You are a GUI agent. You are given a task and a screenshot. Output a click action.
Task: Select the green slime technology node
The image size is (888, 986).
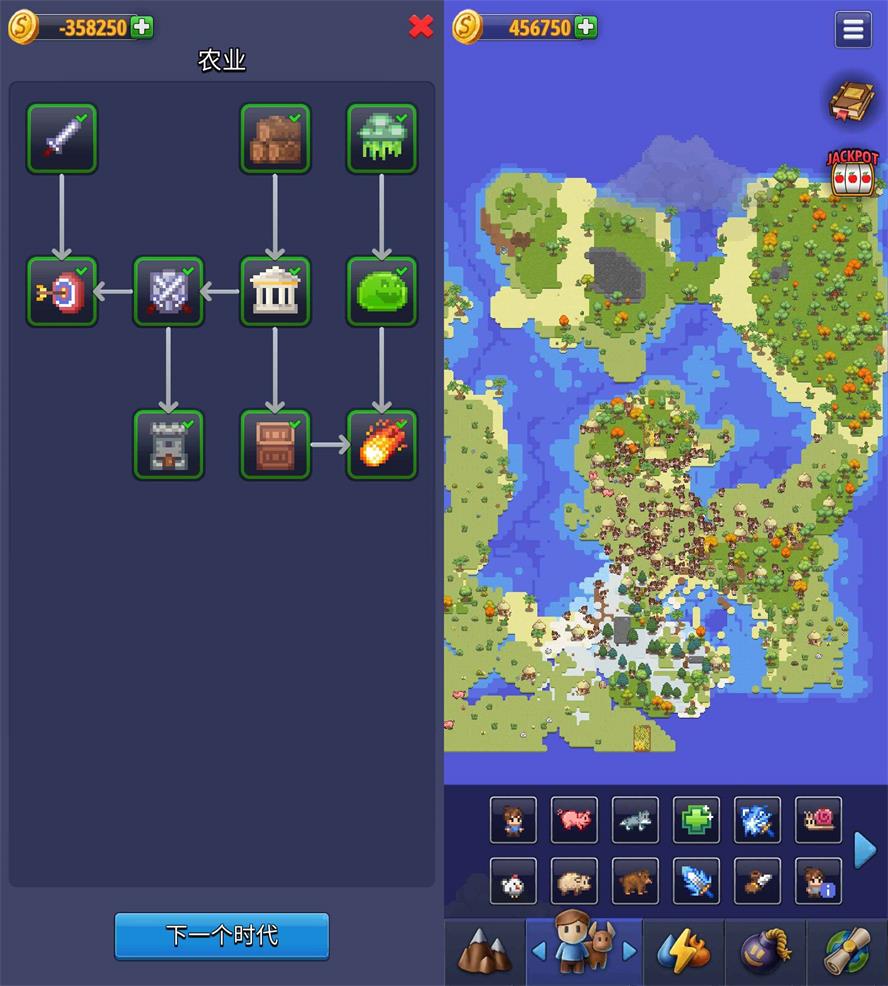[x=381, y=292]
